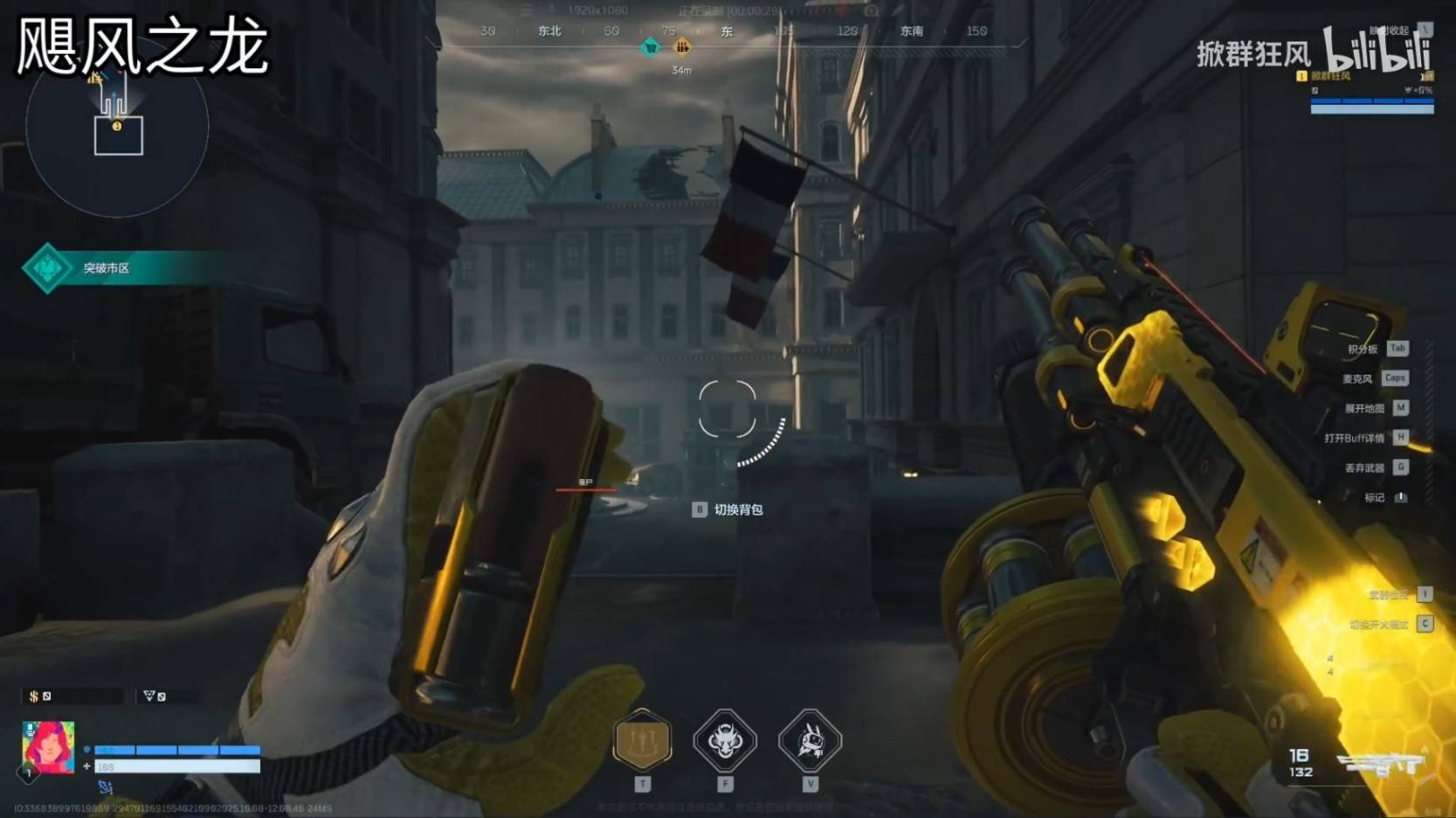Activate the gold hexagon T ability
1456x818 pixels.
pos(642,740)
